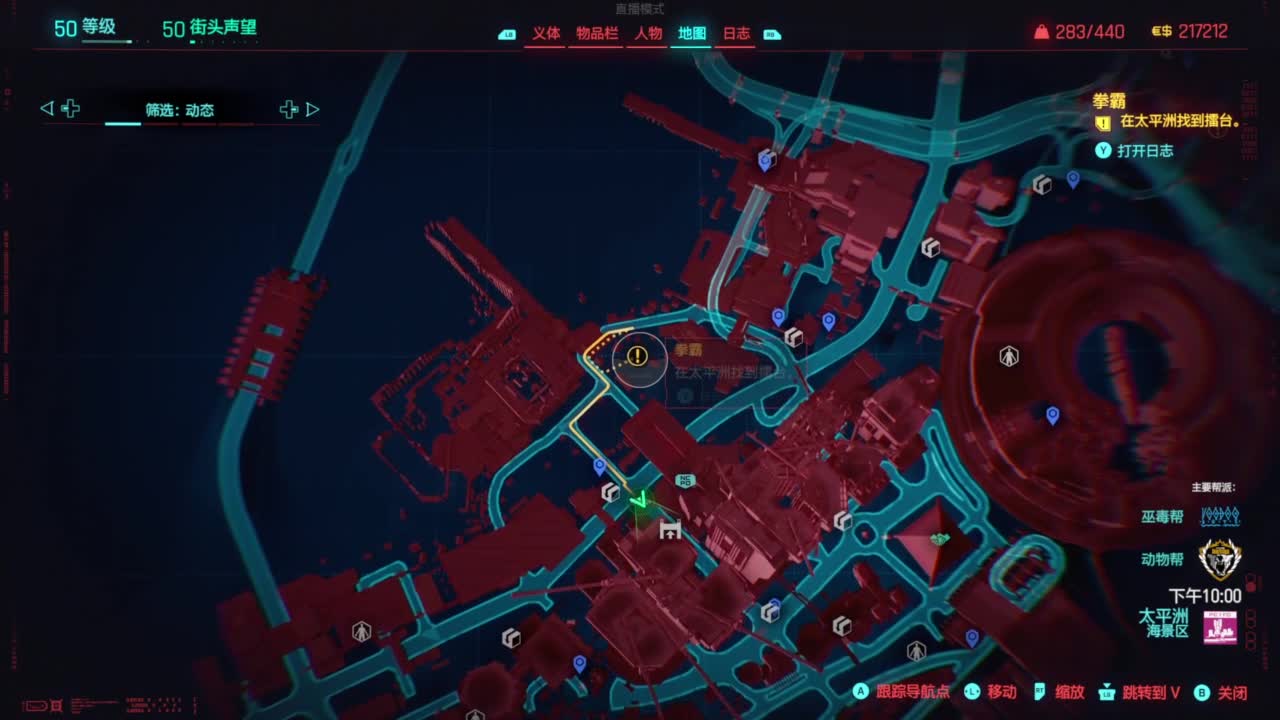Click the right arrow beside the filter bar
The image size is (1280, 720).
(x=313, y=109)
